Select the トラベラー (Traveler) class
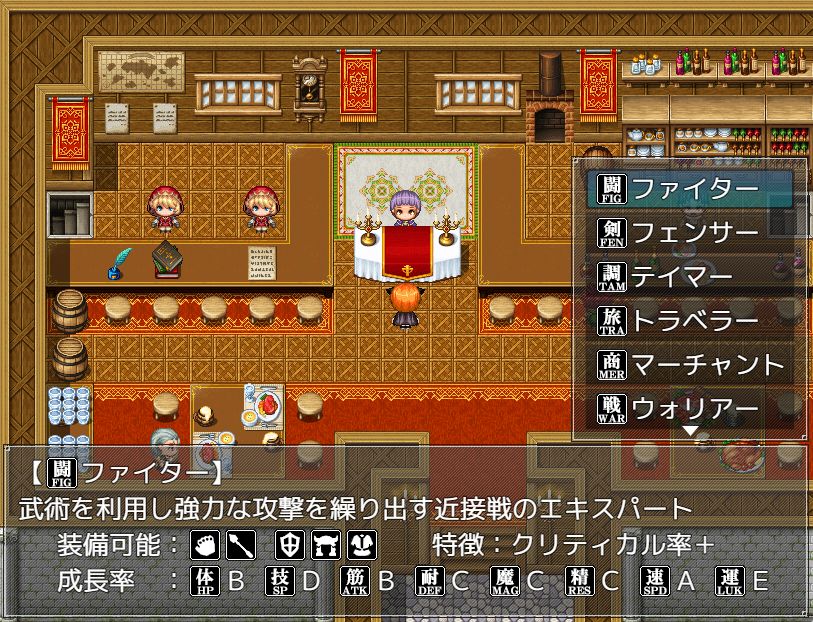Image resolution: width=813 pixels, height=622 pixels. (692, 320)
